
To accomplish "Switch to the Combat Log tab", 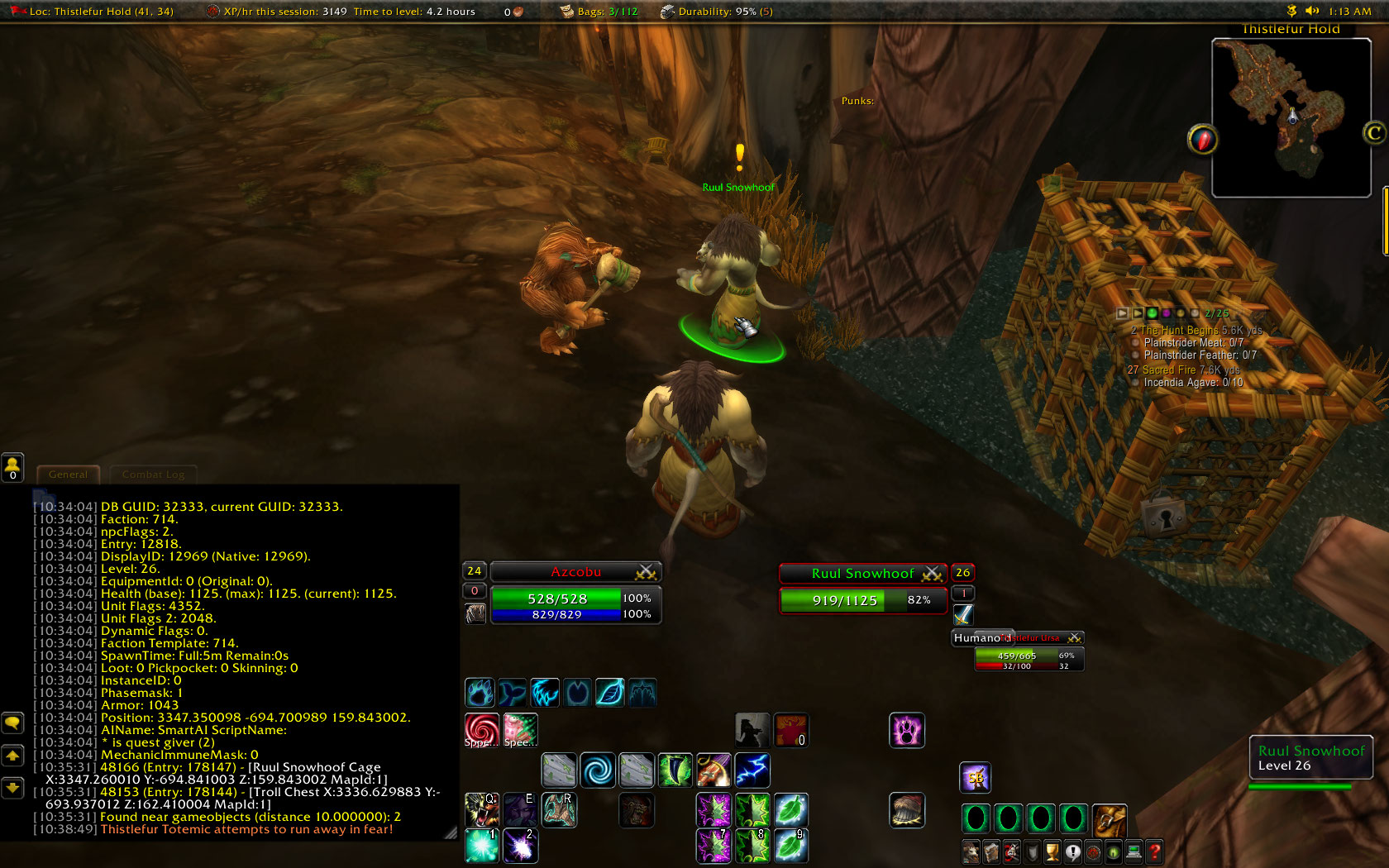I will [x=153, y=475].
